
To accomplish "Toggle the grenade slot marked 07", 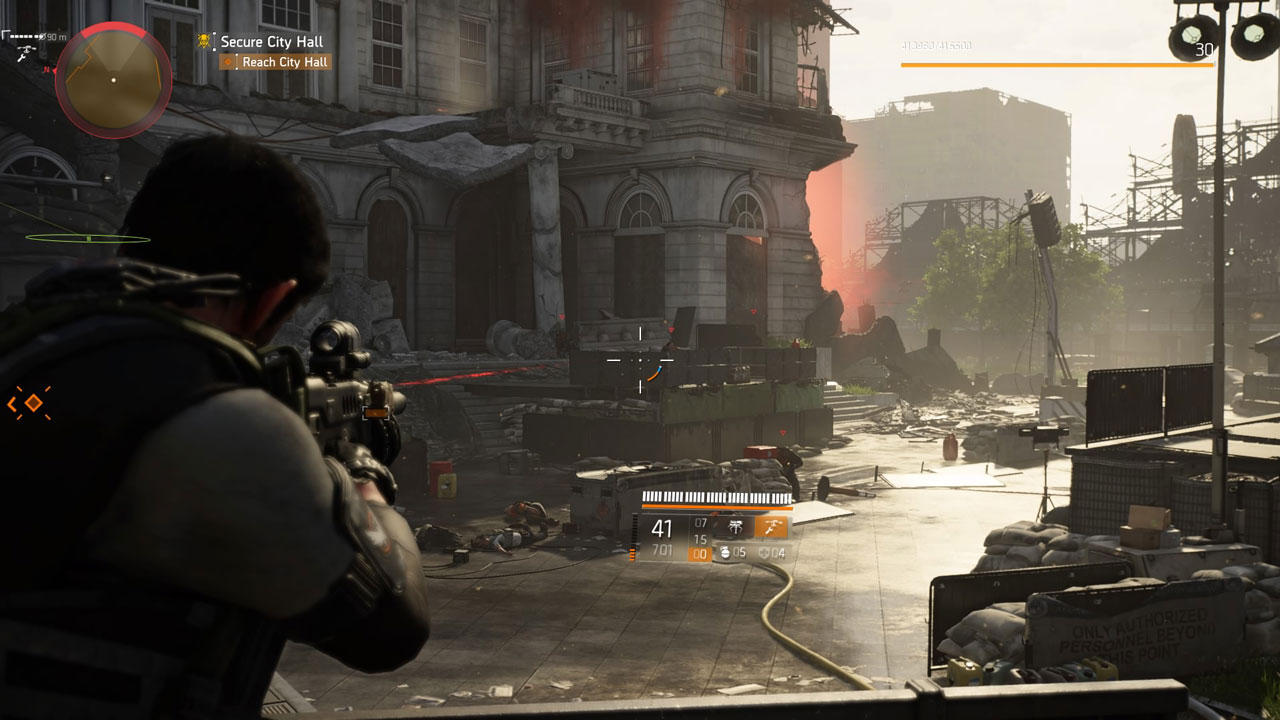I will [x=700, y=524].
